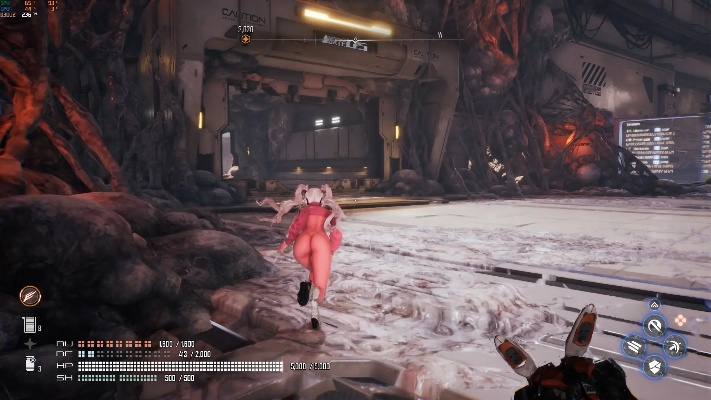This screenshot has width=711, height=400.
Task: Activate the bottom shield skill icon
Action: [654, 367]
